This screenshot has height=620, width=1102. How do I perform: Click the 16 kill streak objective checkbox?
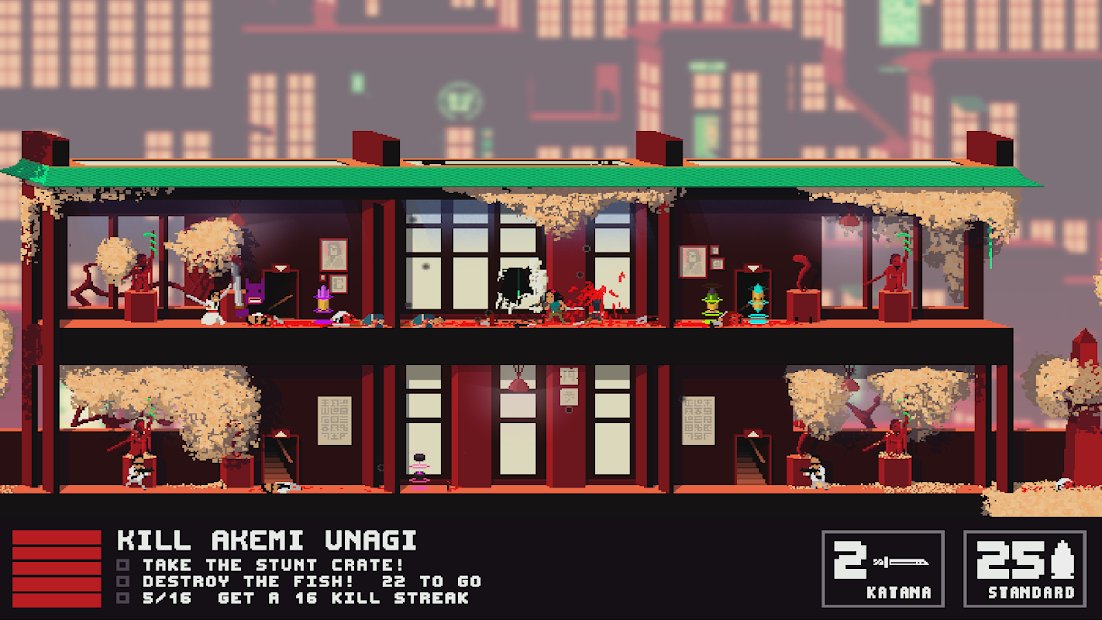(123, 598)
